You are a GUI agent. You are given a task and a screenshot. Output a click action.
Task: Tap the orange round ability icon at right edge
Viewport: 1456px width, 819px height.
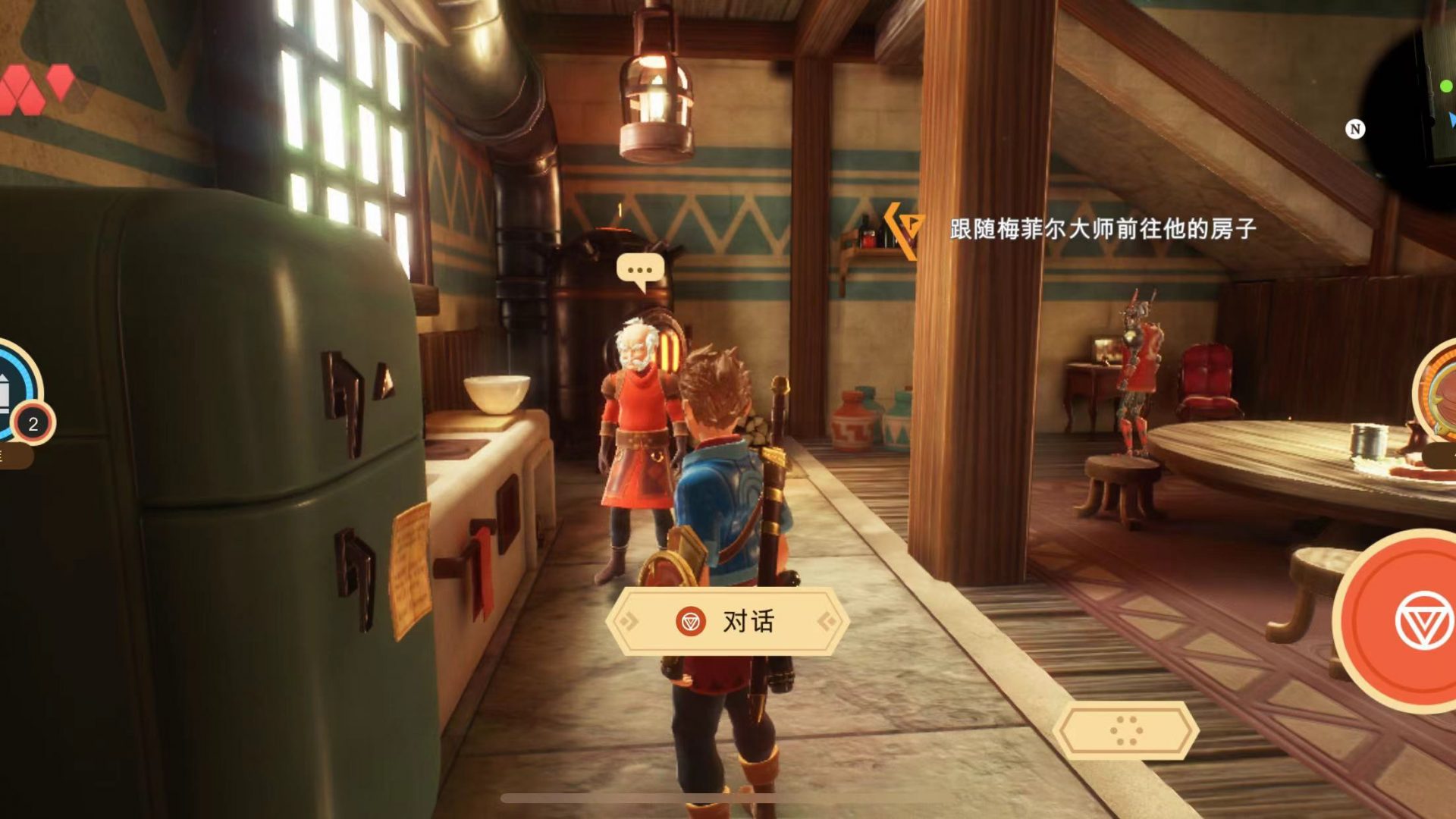pos(1437,391)
